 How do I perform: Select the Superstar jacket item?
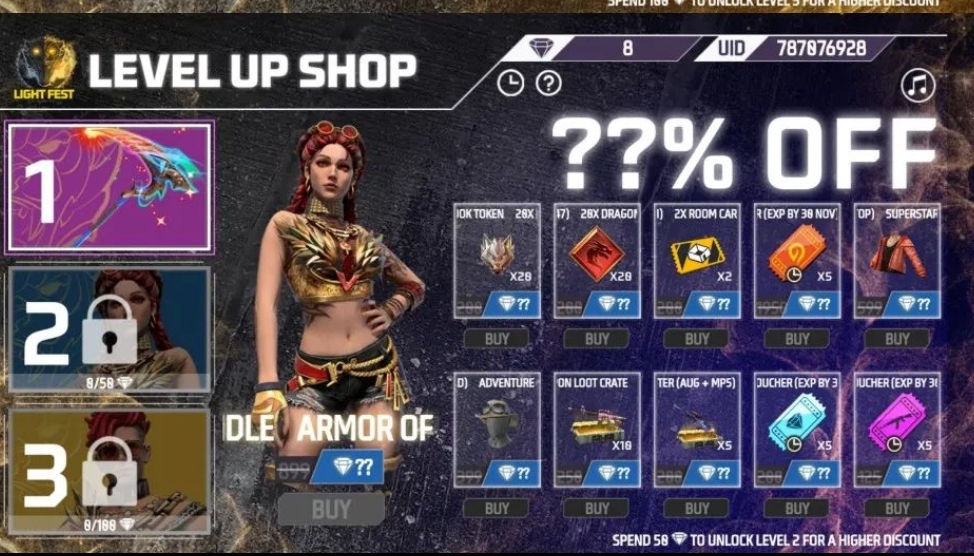897,258
